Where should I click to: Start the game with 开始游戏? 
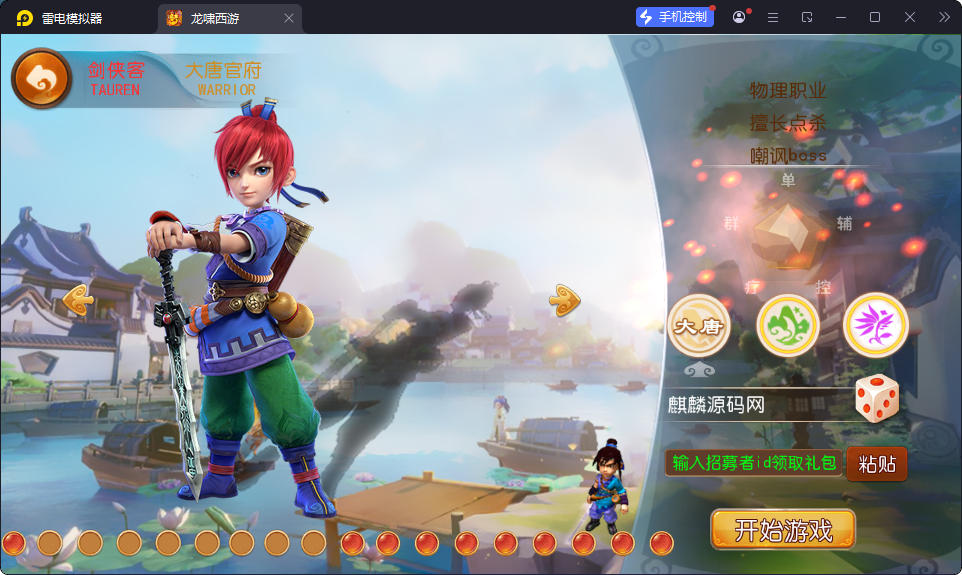(x=783, y=530)
